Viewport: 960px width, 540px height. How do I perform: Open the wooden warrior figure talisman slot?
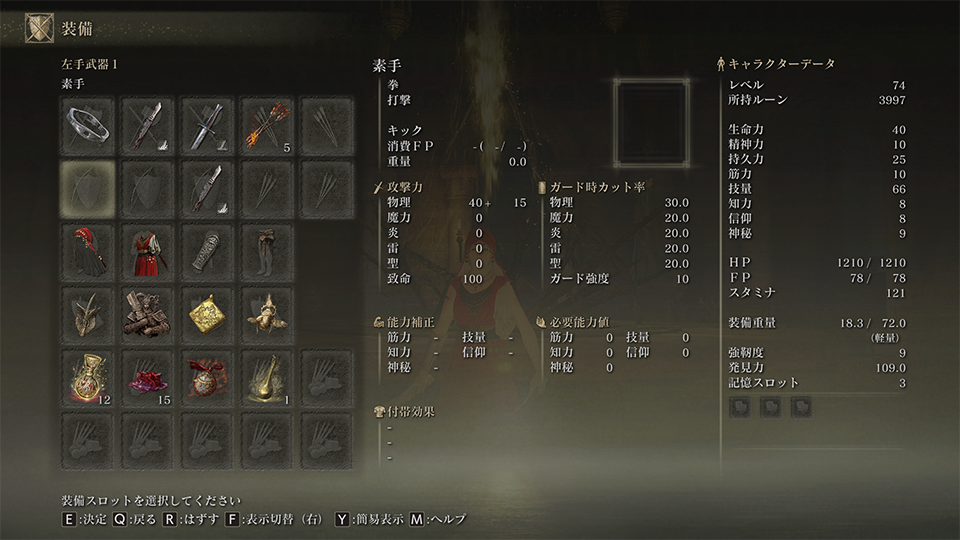pos(147,313)
